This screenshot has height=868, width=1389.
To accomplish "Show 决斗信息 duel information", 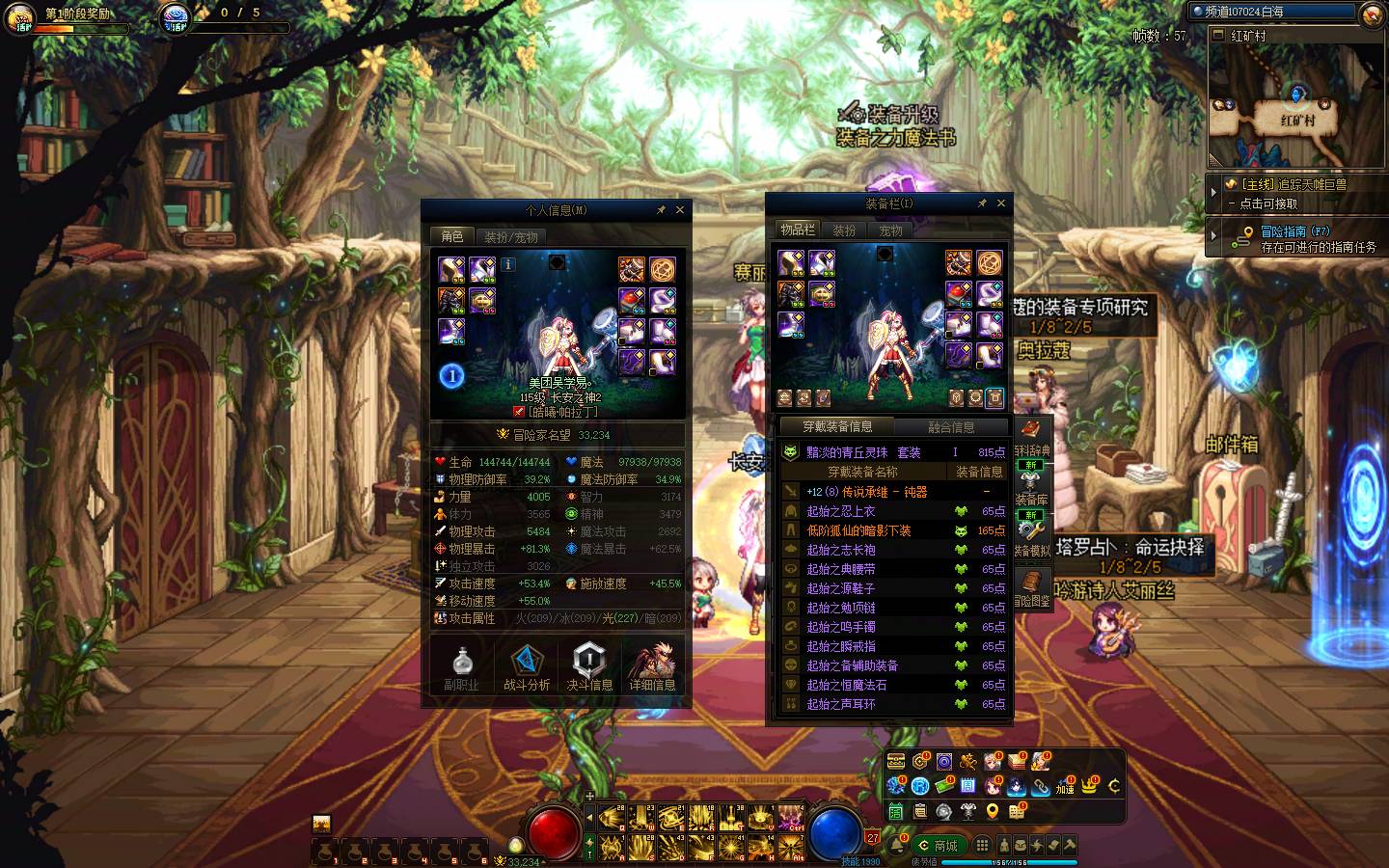I will pyautogui.click(x=589, y=667).
